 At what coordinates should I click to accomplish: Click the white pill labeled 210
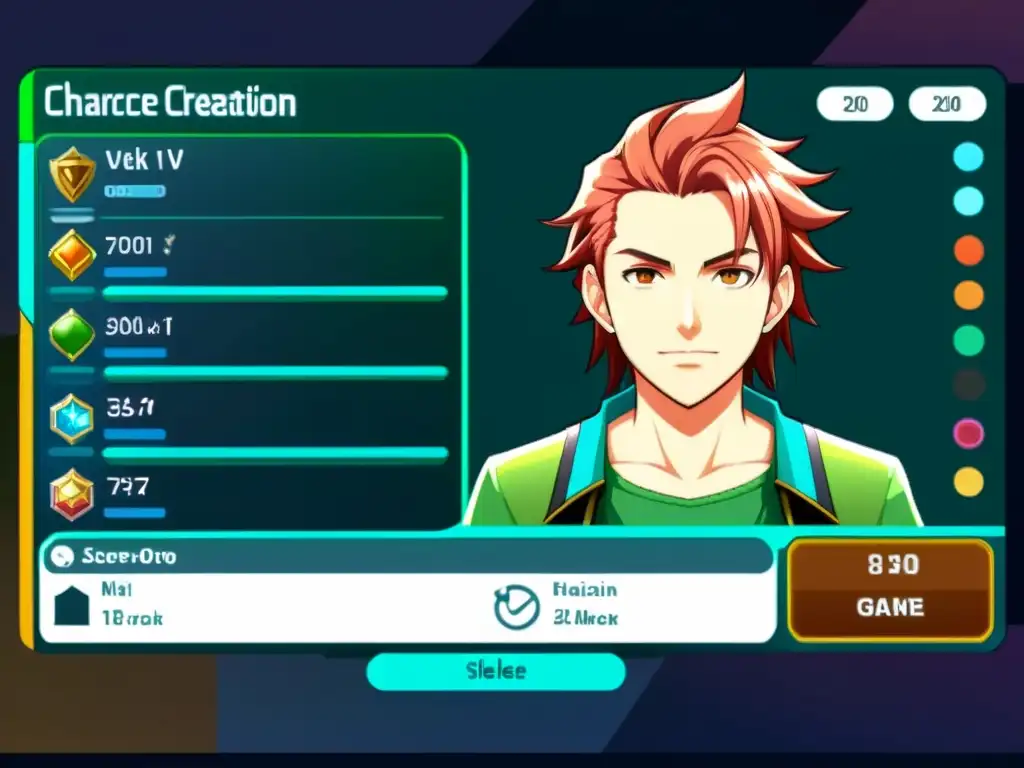pos(946,104)
